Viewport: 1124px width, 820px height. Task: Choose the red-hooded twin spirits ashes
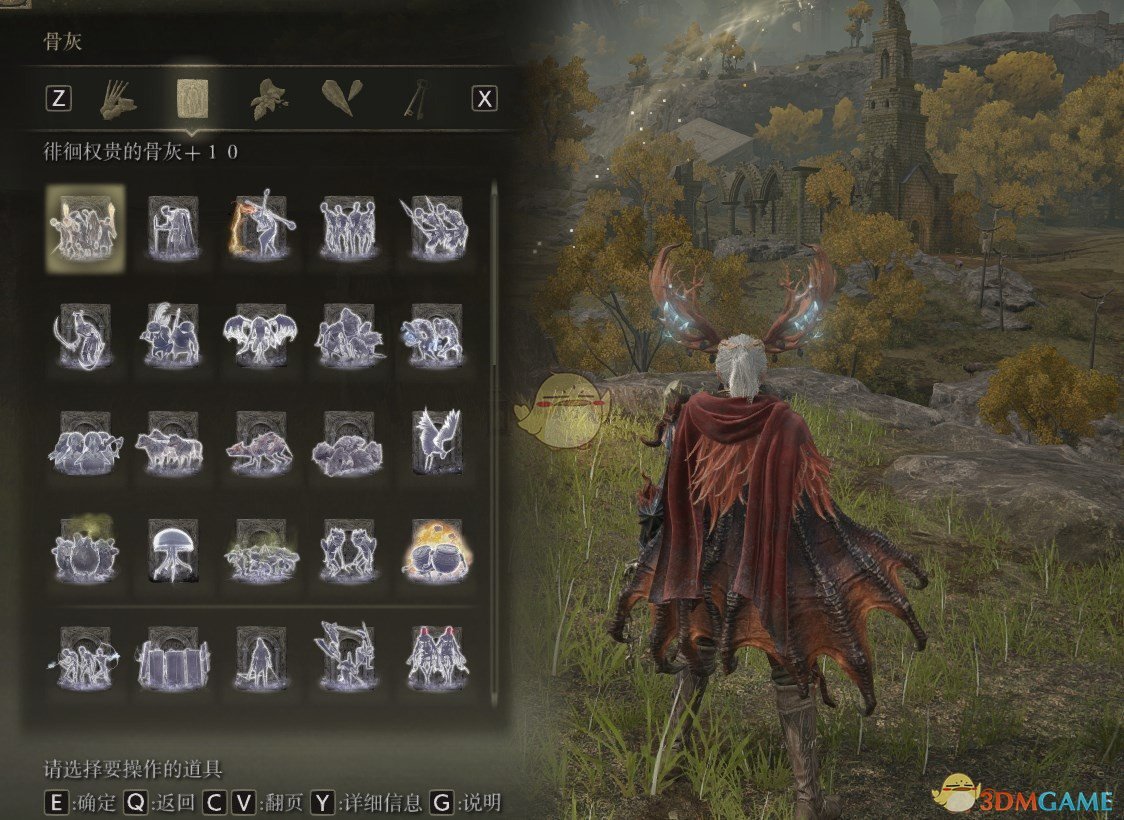click(x=436, y=658)
